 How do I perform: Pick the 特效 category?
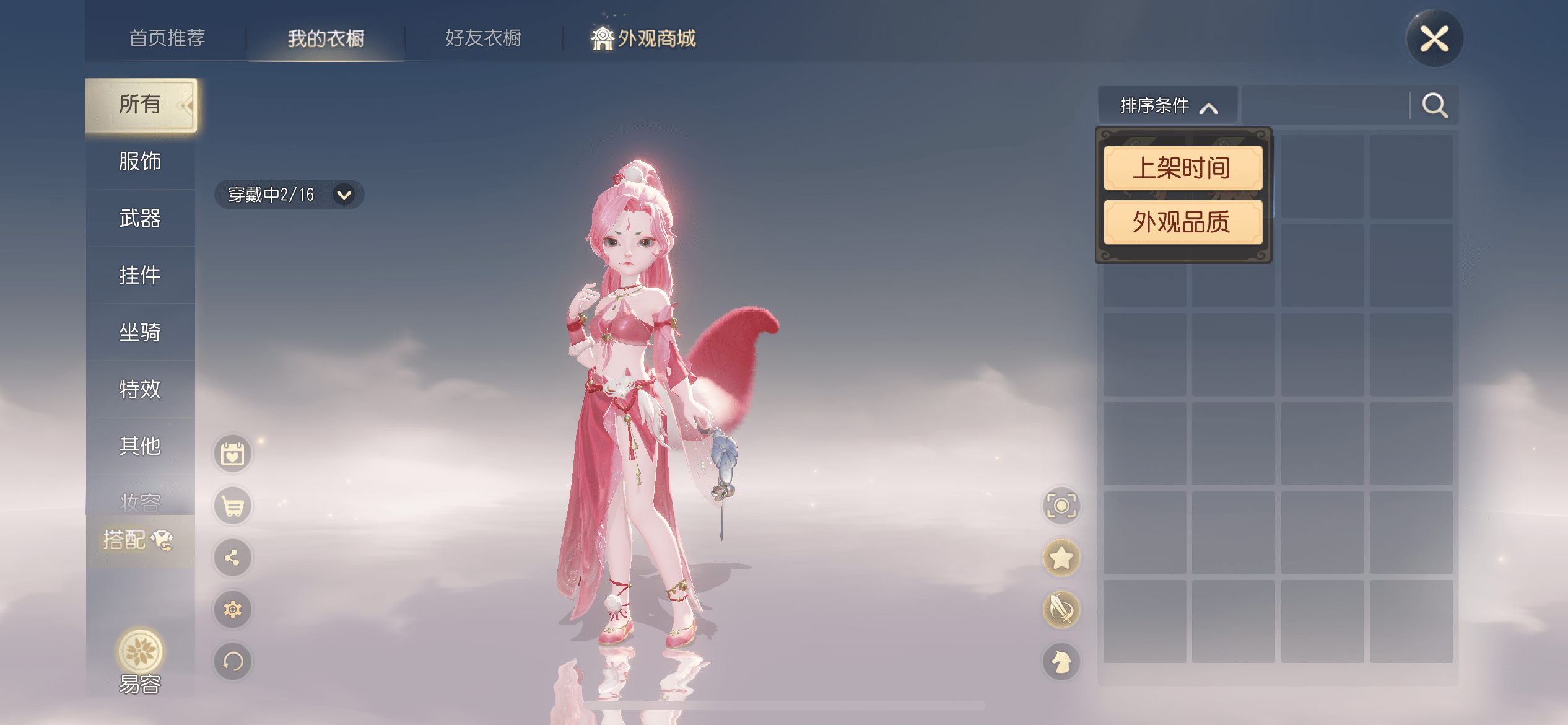coord(140,389)
